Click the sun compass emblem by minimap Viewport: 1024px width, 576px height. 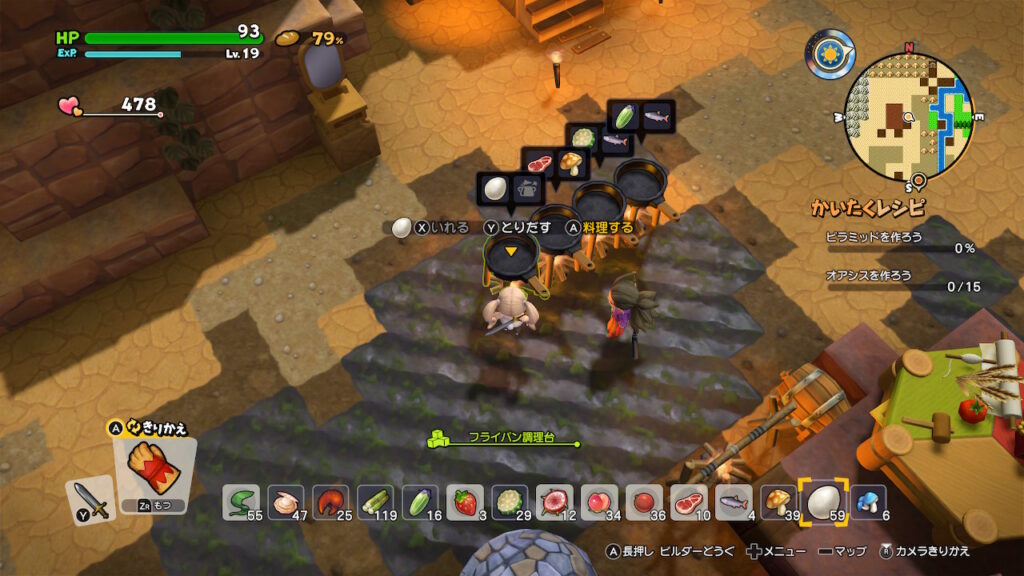click(x=831, y=55)
